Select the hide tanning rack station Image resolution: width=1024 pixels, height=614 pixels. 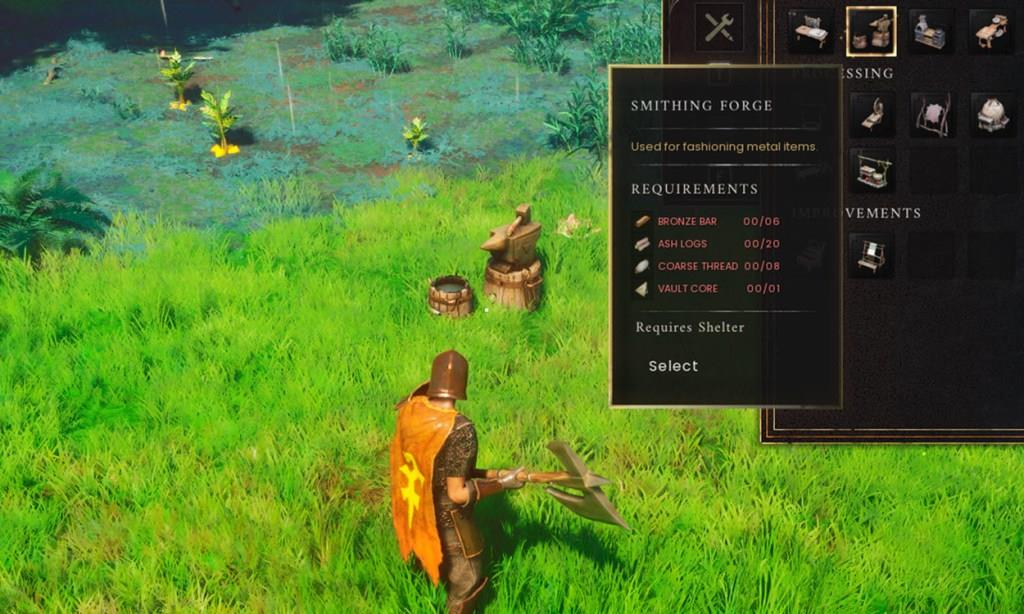coord(930,114)
